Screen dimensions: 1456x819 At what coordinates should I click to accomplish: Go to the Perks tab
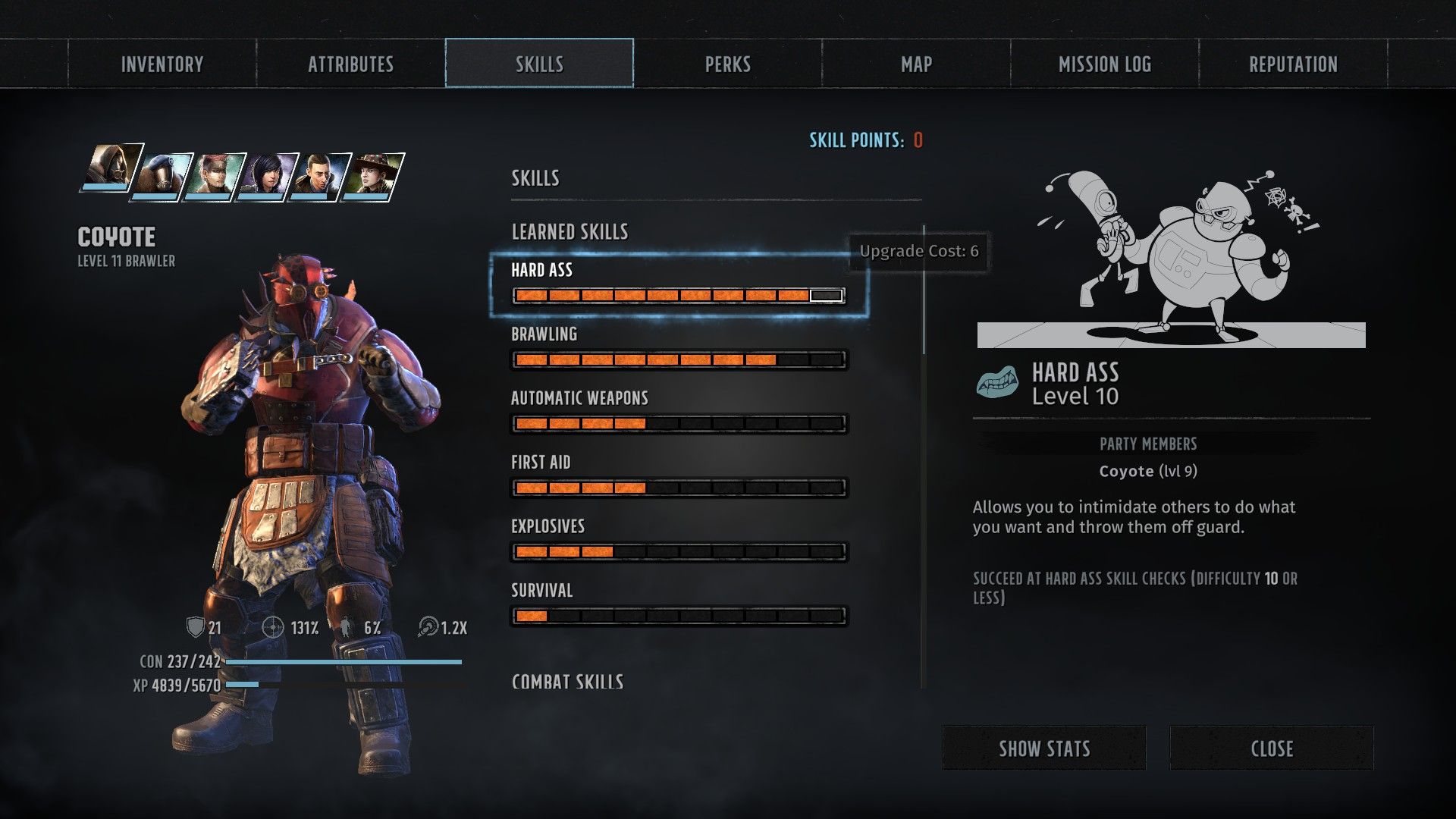tap(728, 64)
